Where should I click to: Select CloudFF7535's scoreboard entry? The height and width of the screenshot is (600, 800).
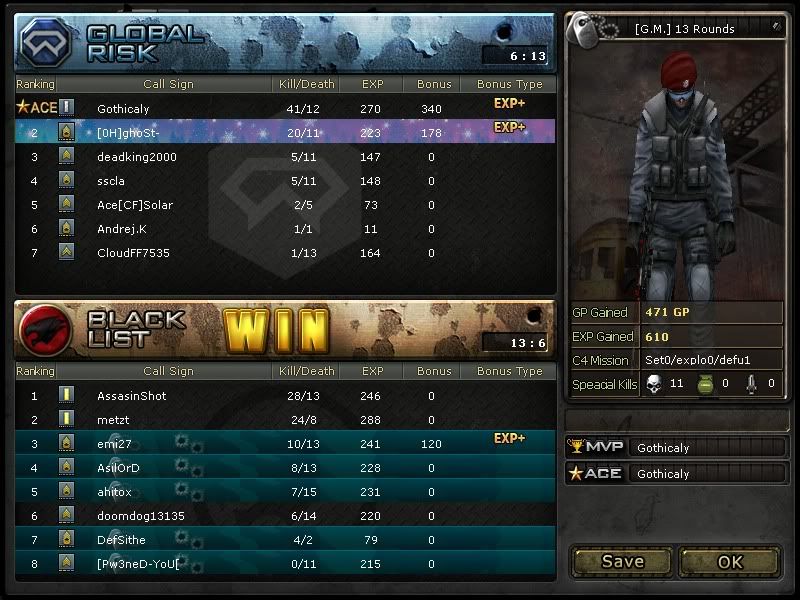coord(285,253)
